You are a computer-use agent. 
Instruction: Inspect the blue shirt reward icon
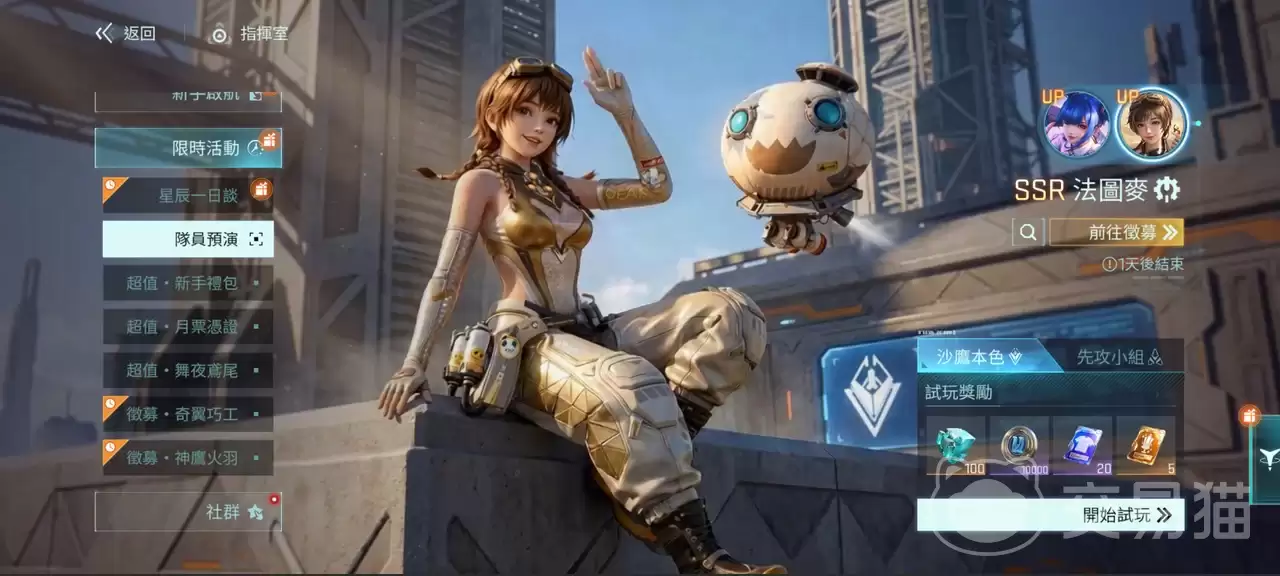pos(1082,443)
